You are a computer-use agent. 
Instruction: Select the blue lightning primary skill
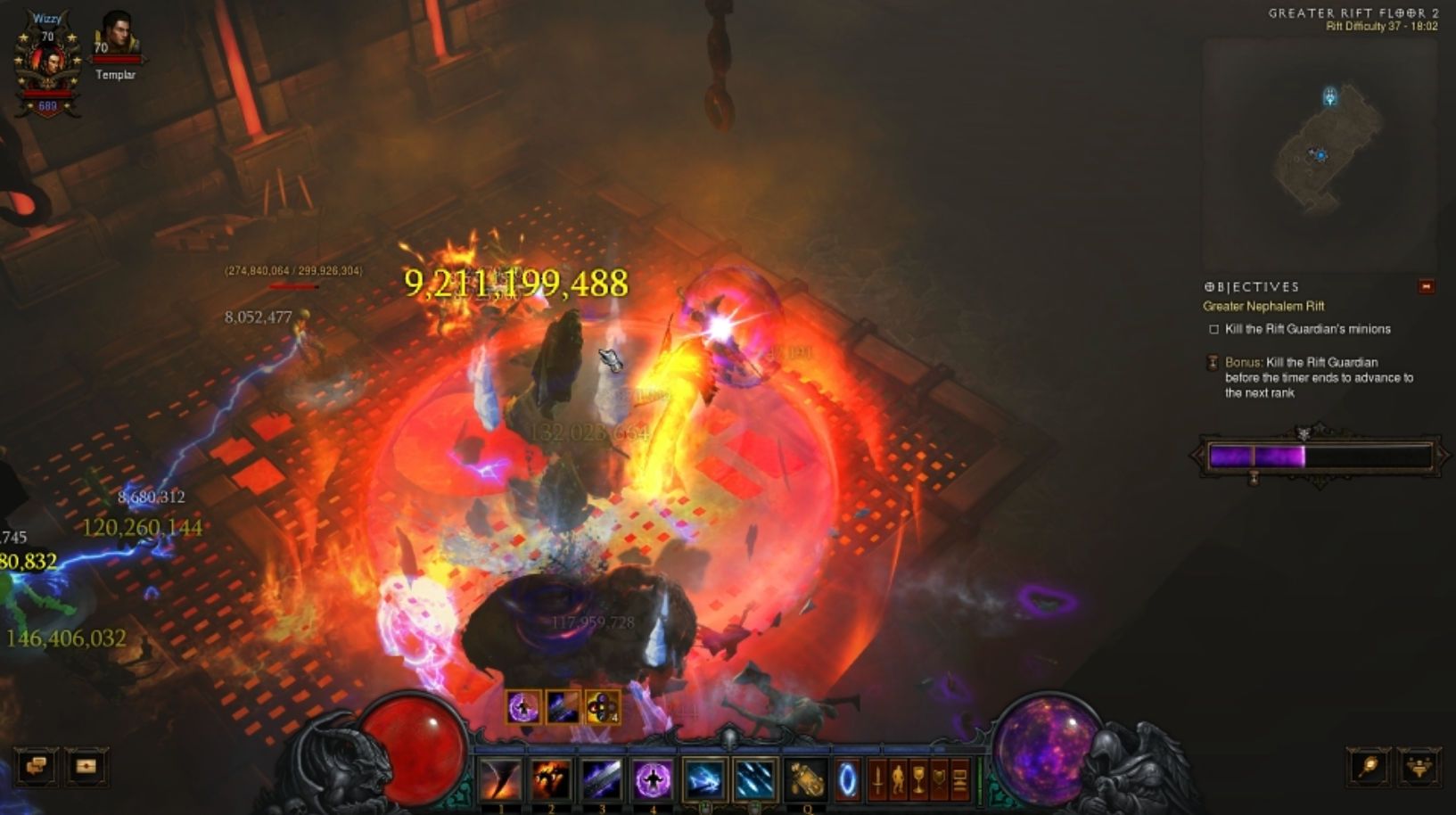(x=704, y=778)
